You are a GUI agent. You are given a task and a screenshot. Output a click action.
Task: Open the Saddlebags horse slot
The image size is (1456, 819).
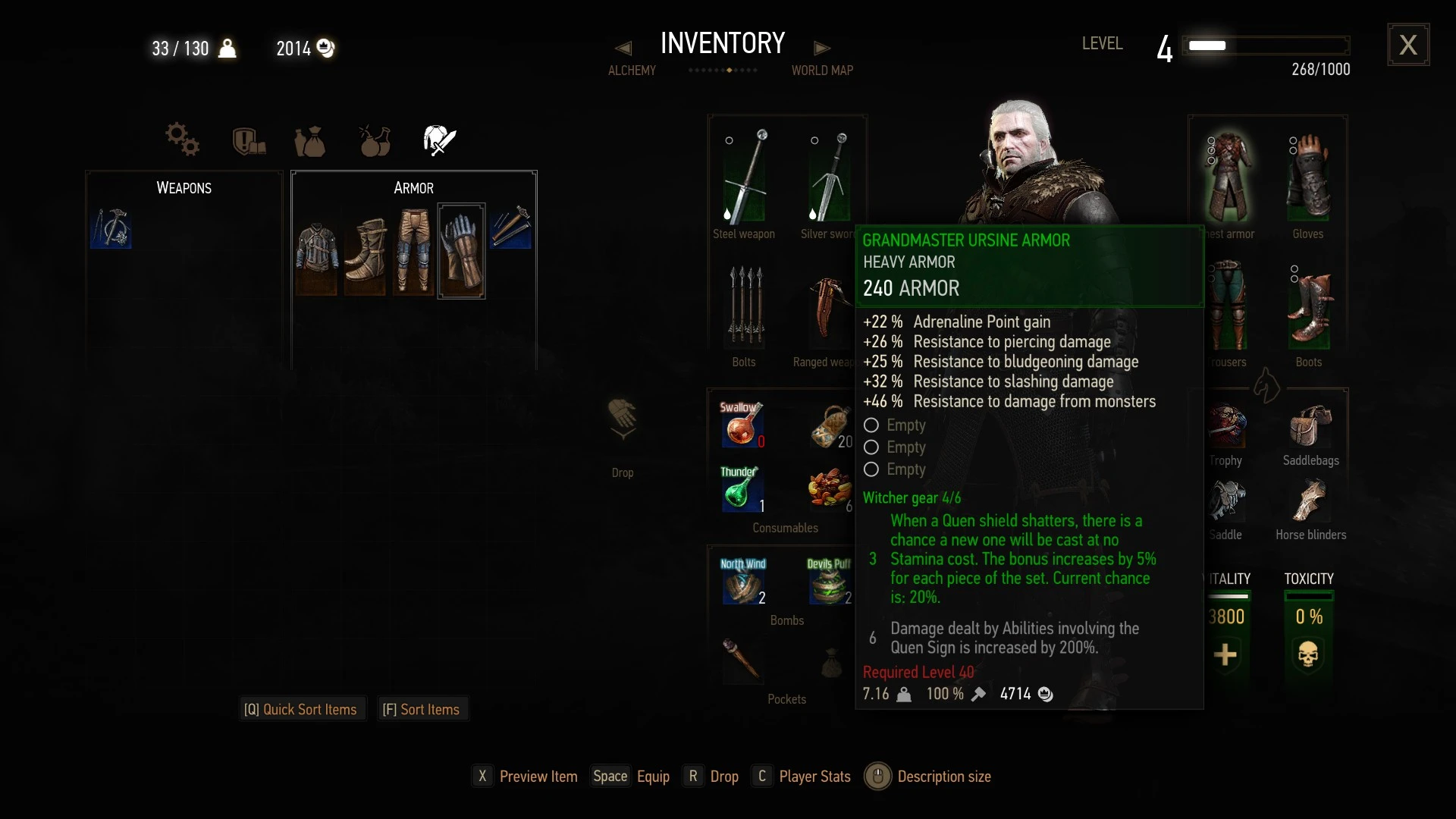[1310, 428]
